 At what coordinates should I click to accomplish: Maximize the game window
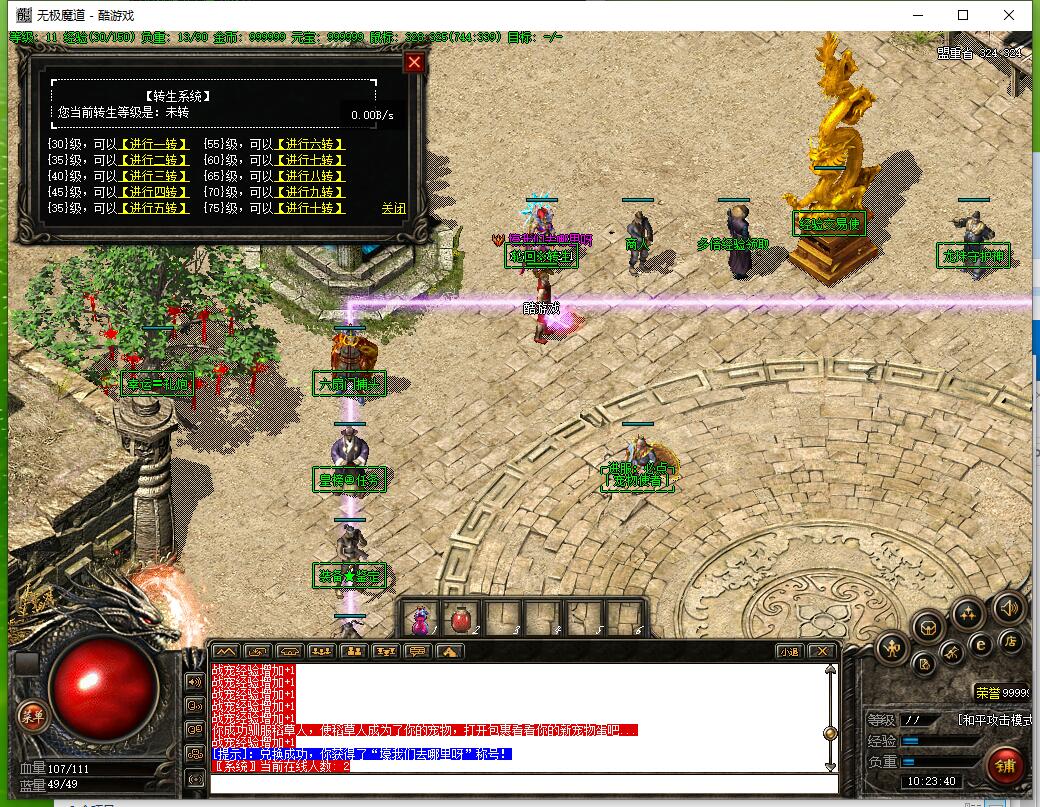[x=963, y=15]
